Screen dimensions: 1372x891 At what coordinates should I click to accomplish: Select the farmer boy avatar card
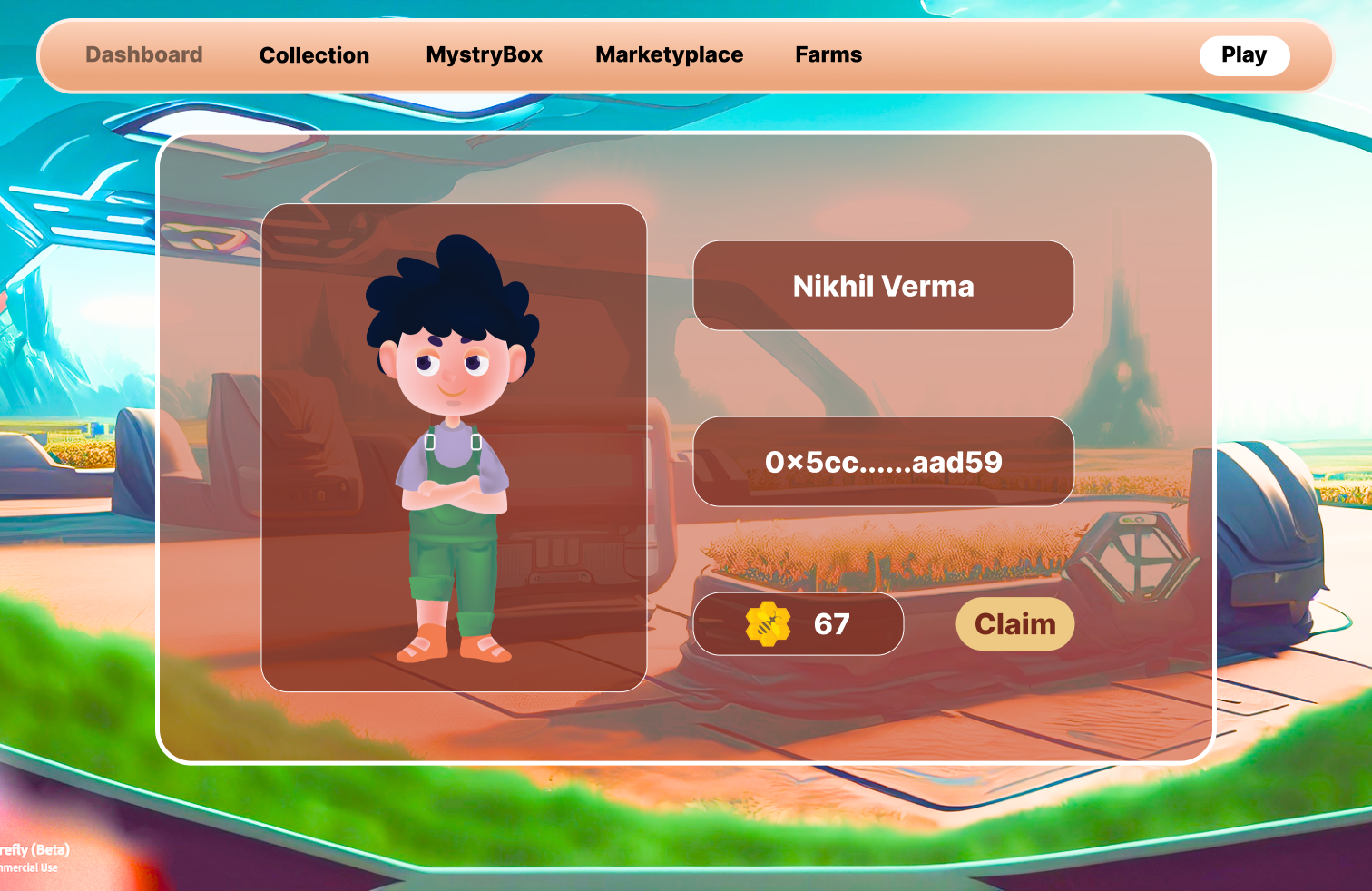pos(454,447)
